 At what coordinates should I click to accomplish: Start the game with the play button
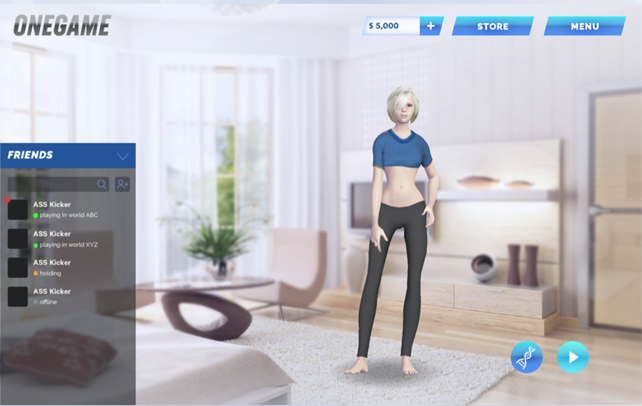[573, 357]
